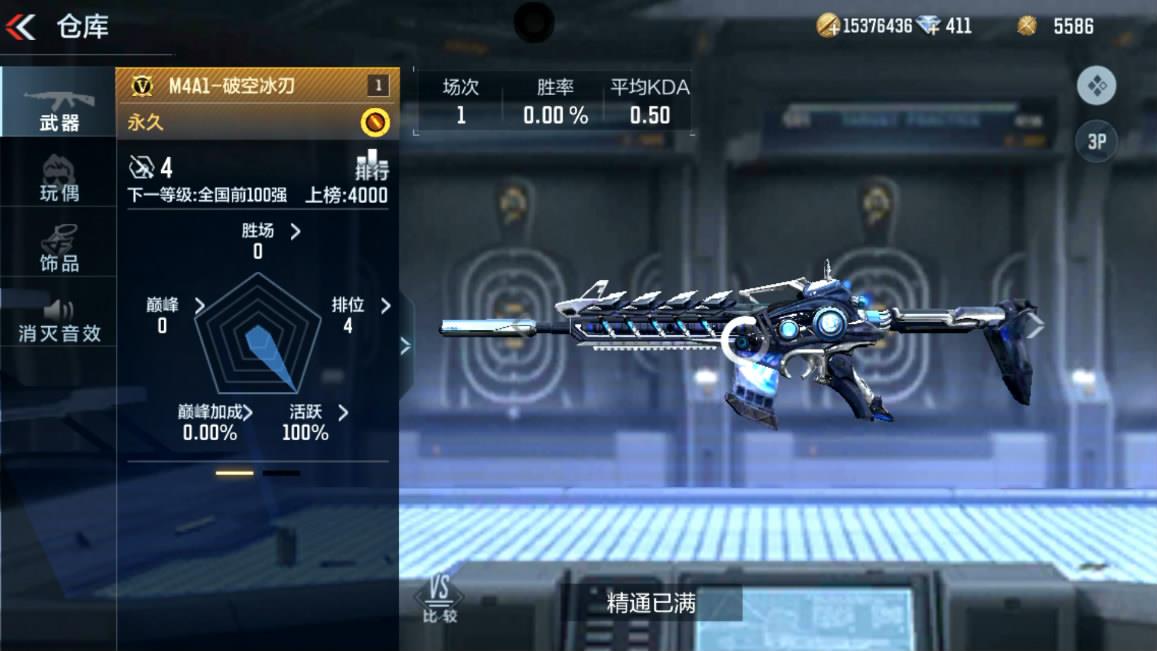Viewport: 1157px width, 651px height.
Task: Collapse the stats panel with the side arrow
Action: click(405, 346)
